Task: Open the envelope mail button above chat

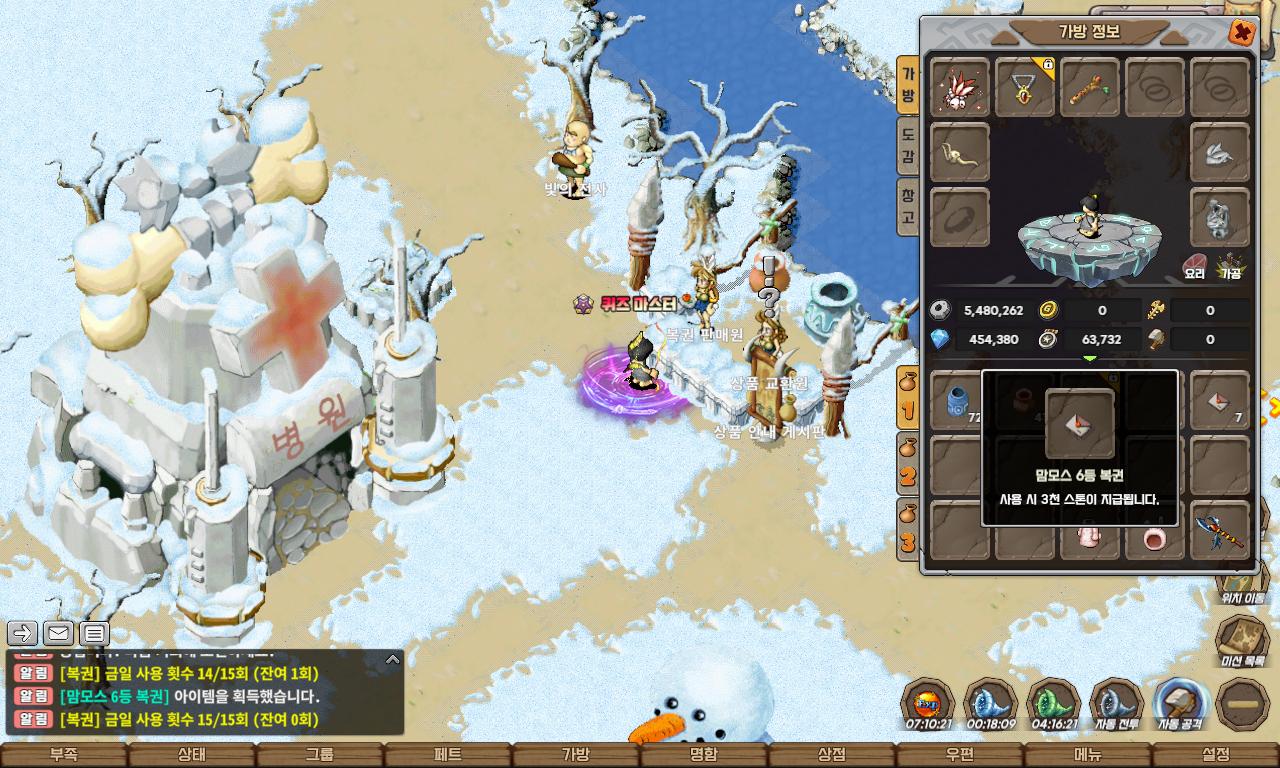Action: pyautogui.click(x=59, y=633)
